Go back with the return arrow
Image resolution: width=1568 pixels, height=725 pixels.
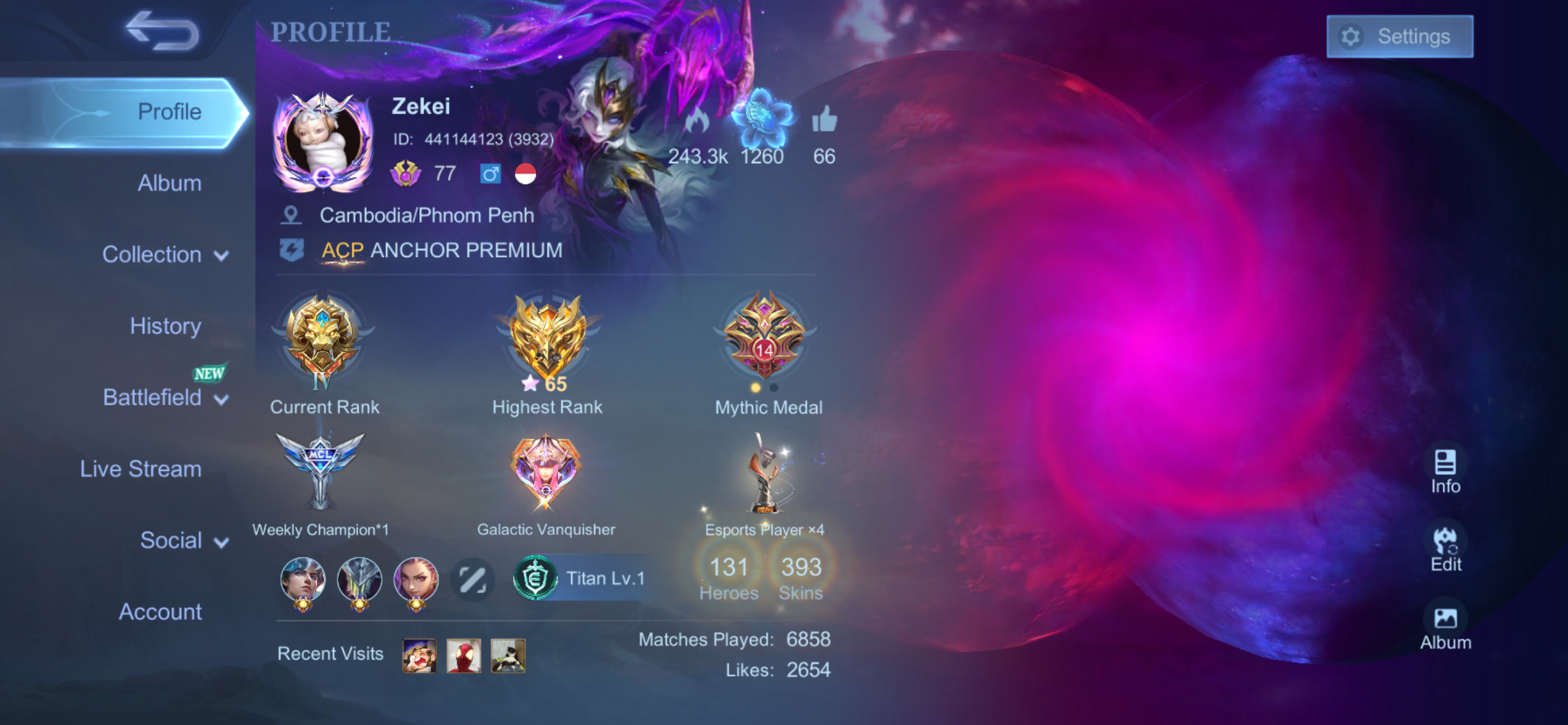pyautogui.click(x=162, y=30)
